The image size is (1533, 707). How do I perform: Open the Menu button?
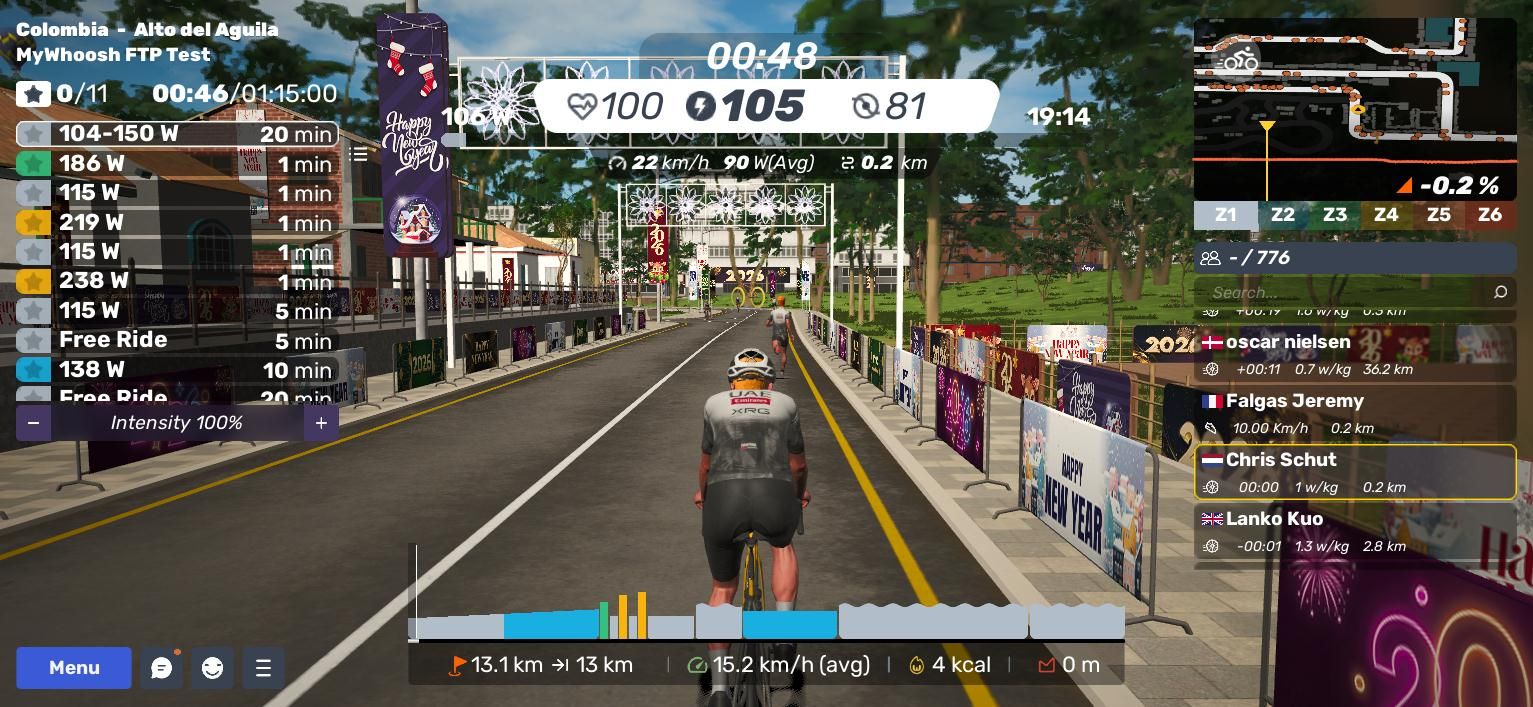tap(74, 668)
